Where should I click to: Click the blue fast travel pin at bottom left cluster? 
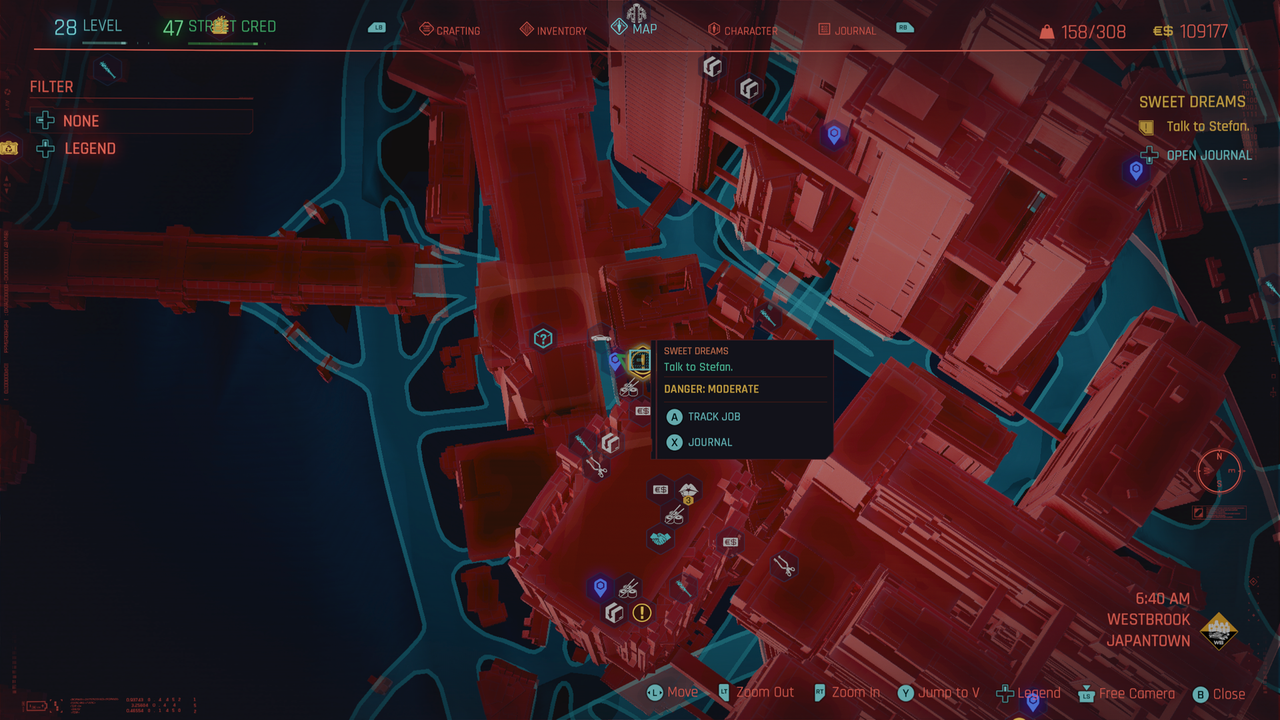coord(600,586)
